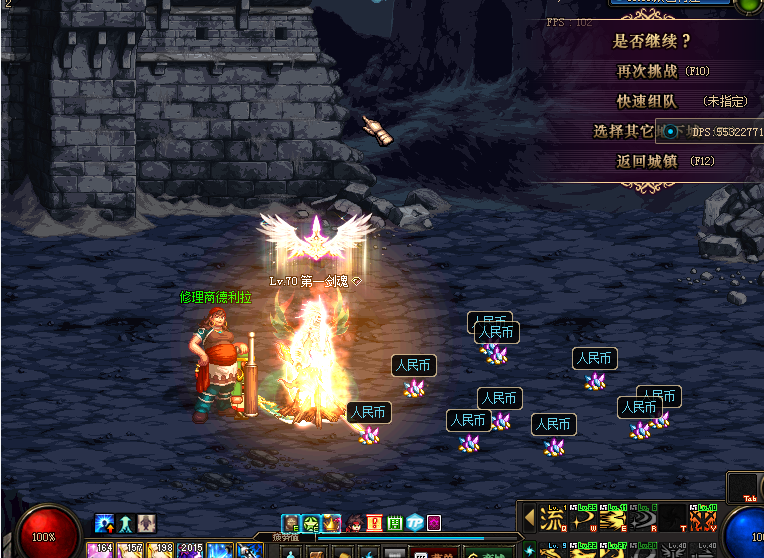Open the yellow exclamation mark icon
The width and height of the screenshot is (764, 558).
point(374,522)
